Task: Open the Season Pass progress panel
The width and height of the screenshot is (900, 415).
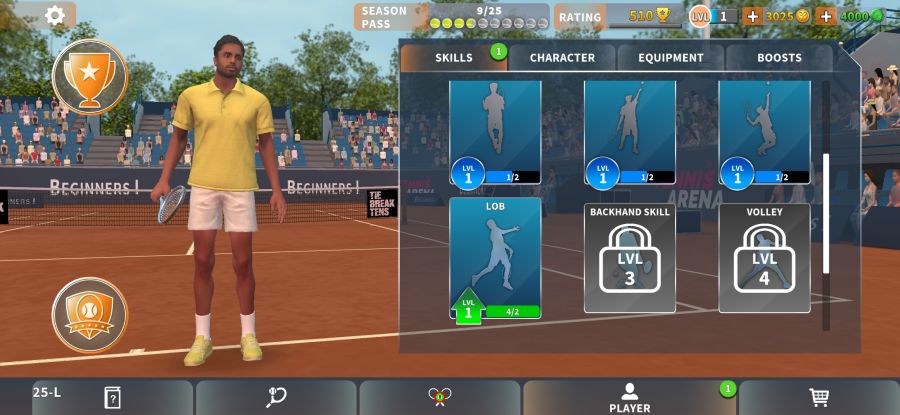Action: click(x=451, y=17)
